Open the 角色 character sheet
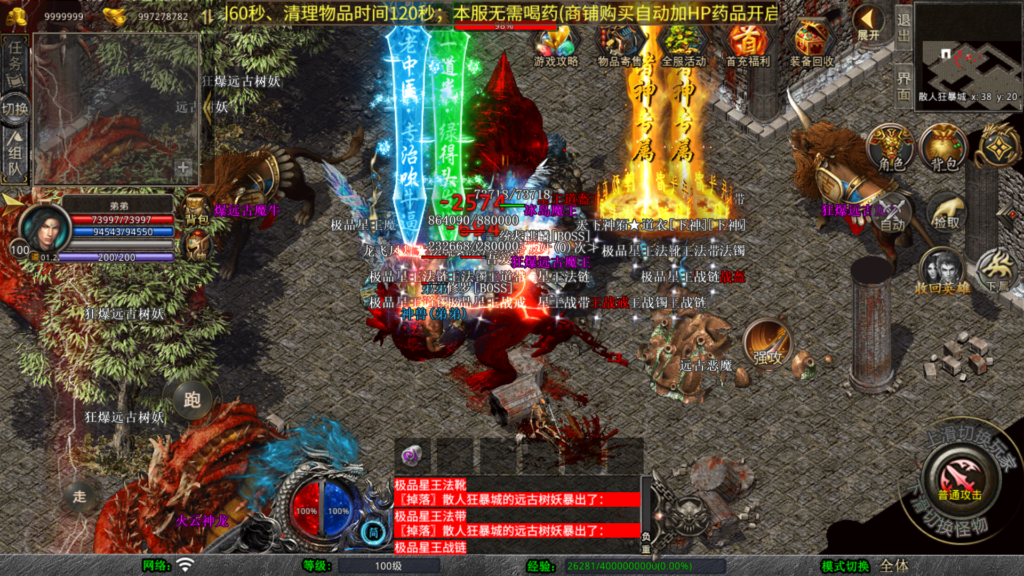This screenshot has height=576, width=1024. click(890, 148)
